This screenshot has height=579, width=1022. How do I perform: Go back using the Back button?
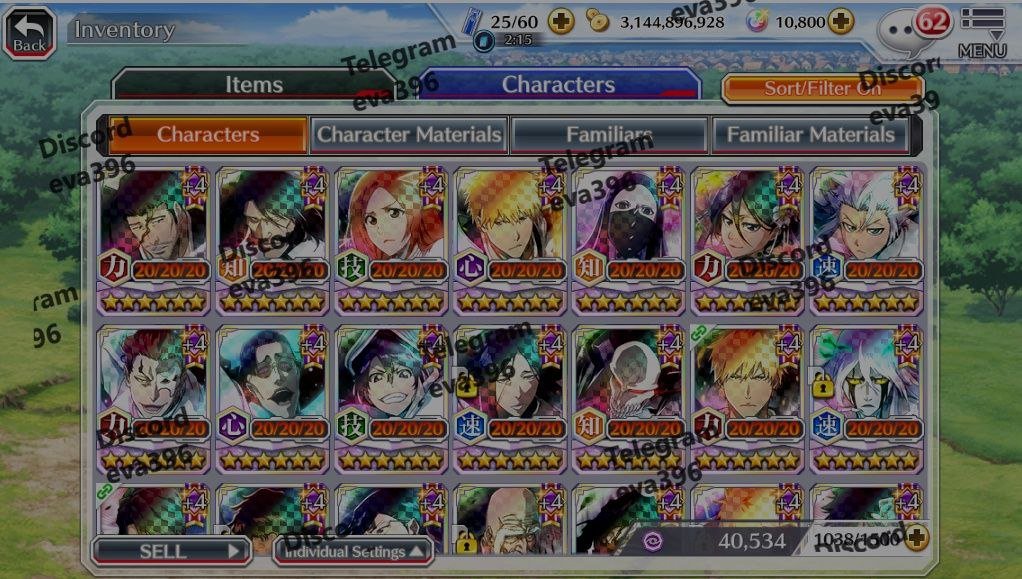pyautogui.click(x=29, y=32)
